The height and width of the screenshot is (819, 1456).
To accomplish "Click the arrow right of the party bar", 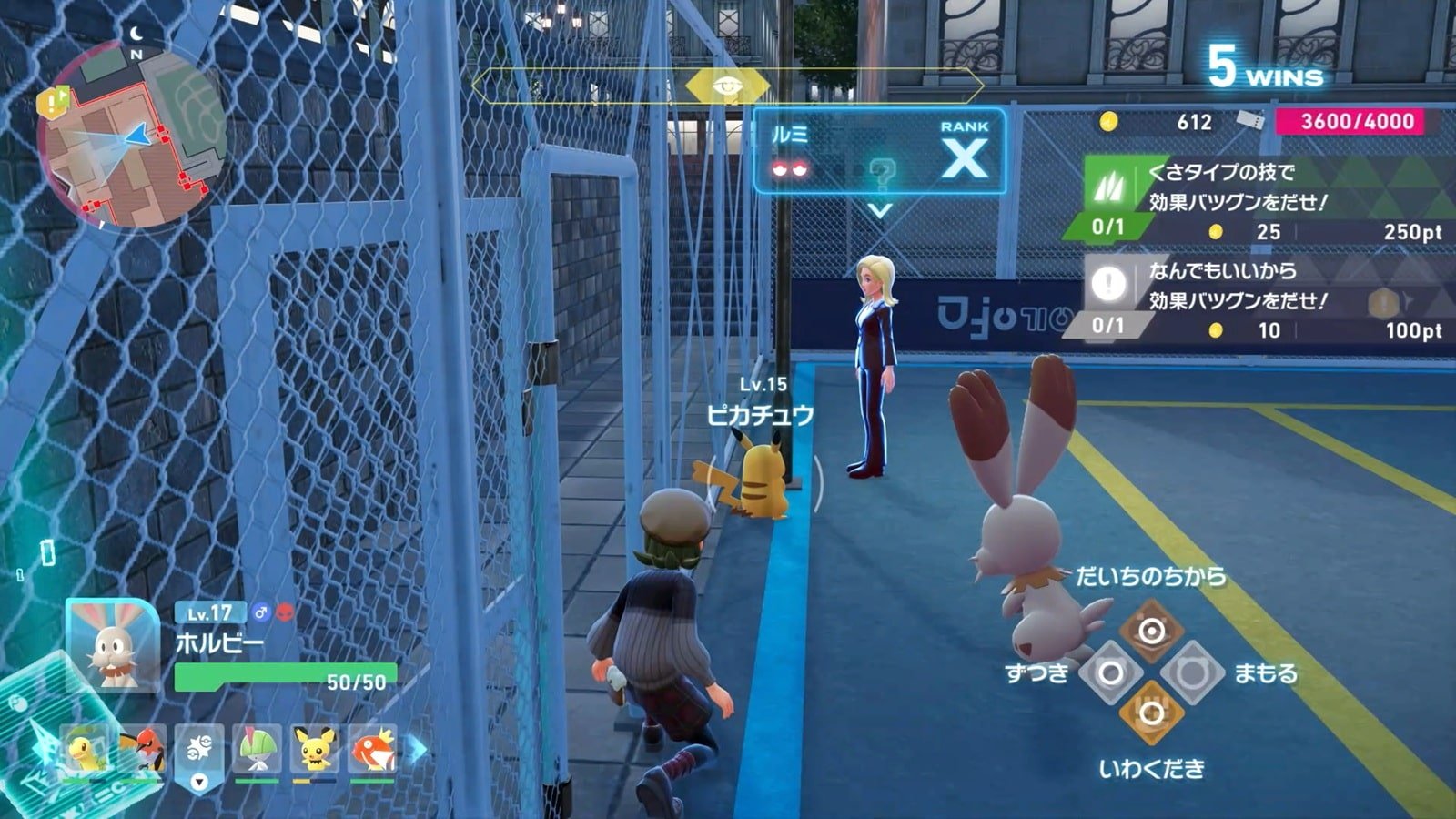I will point(417,750).
